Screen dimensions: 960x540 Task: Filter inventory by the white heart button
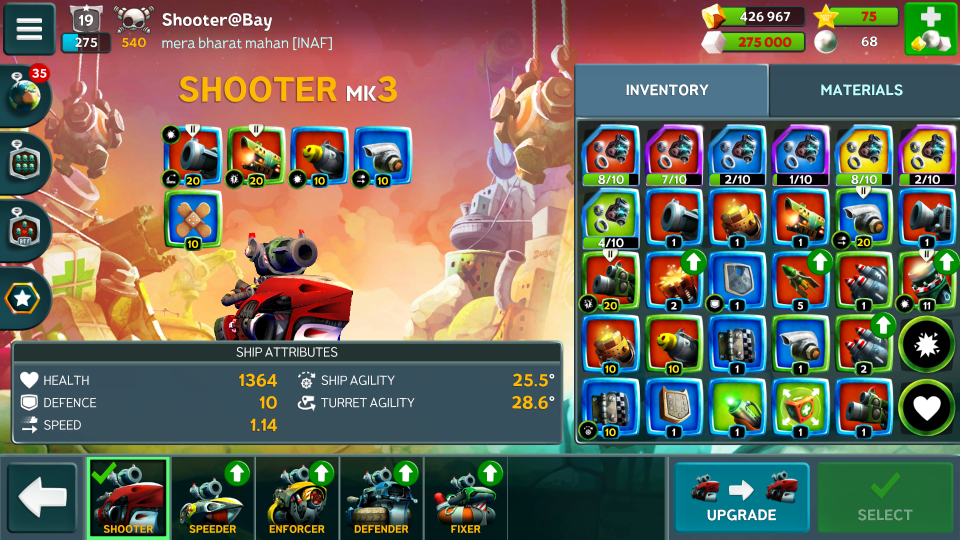tap(927, 408)
